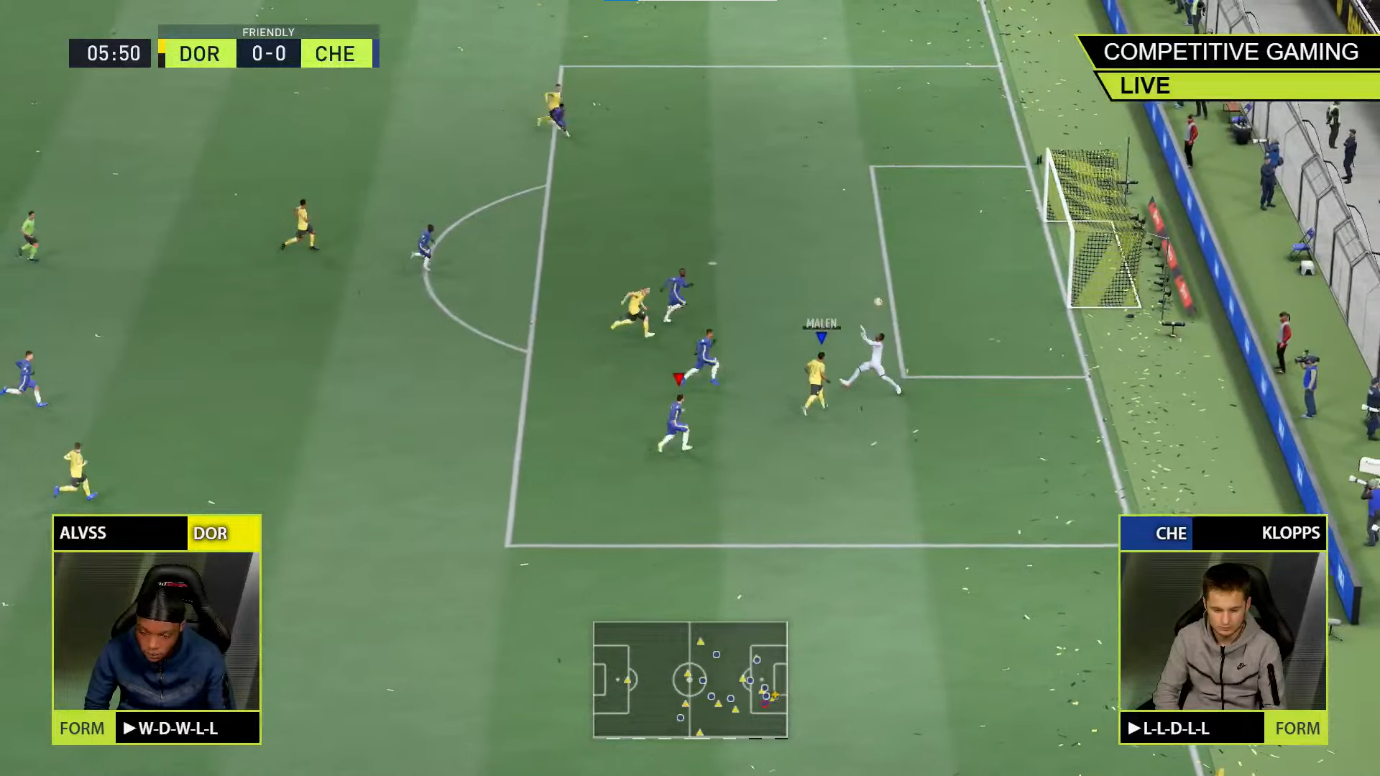Select the ALVSS player webcam feed
This screenshot has height=776, width=1380.
point(157,631)
